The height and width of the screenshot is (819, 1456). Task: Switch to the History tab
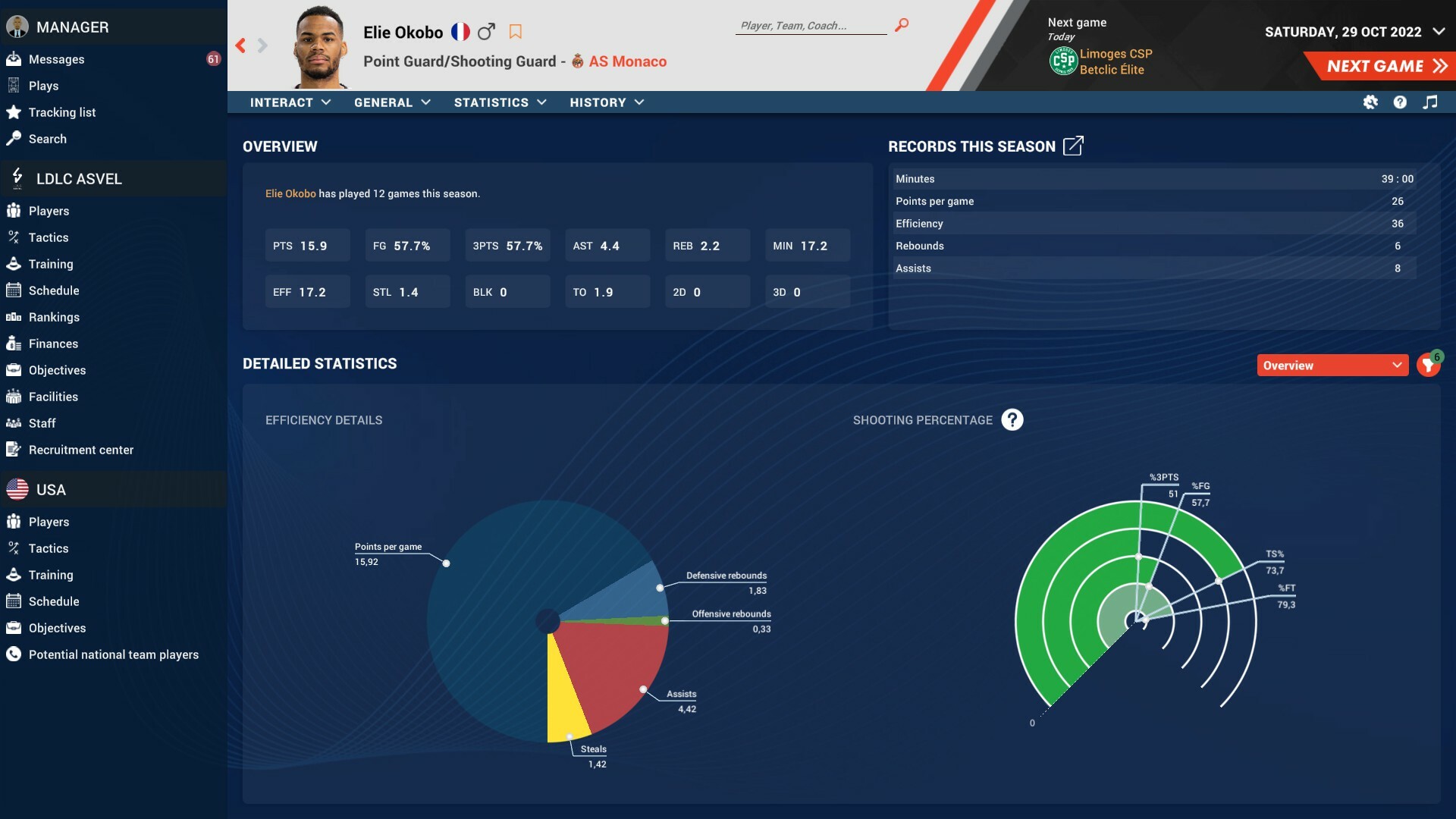[x=606, y=102]
